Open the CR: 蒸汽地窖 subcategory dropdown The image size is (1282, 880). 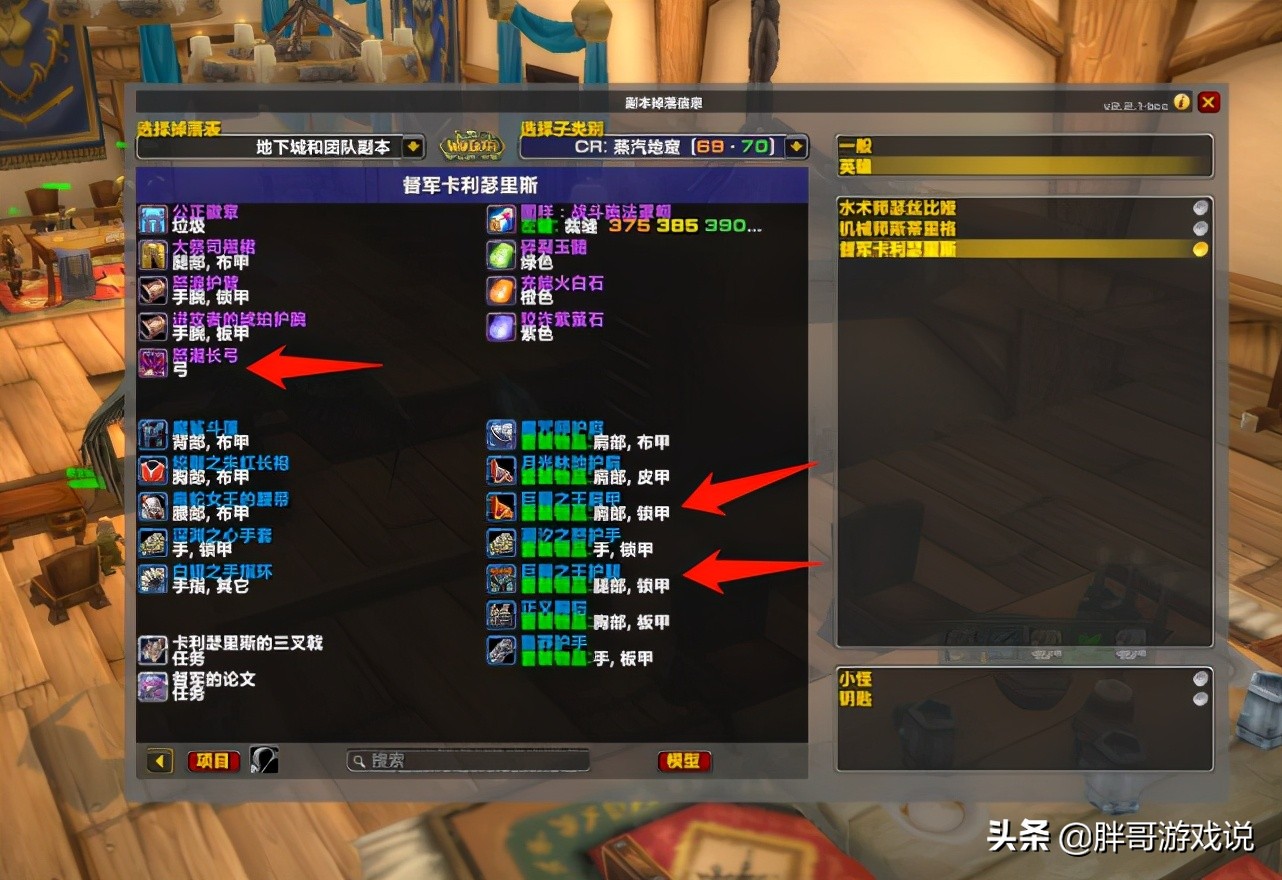pos(795,145)
